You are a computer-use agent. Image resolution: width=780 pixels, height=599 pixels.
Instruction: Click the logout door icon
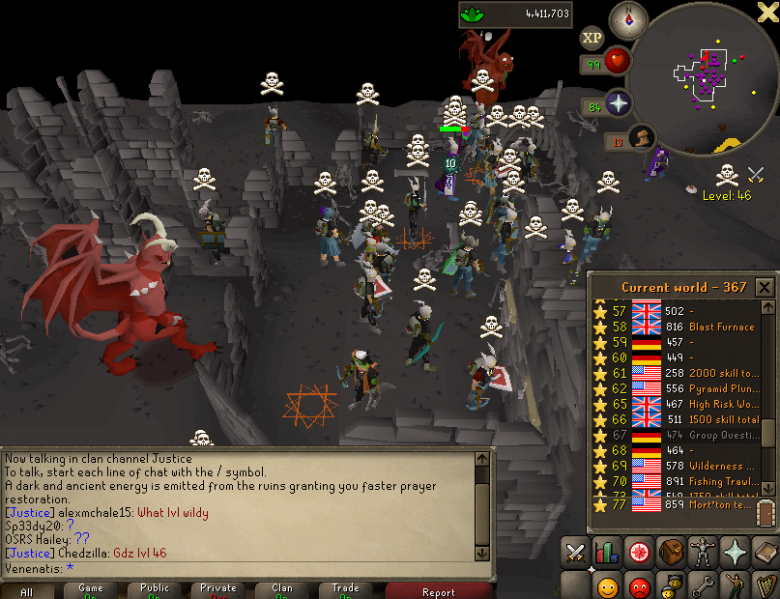767,516
